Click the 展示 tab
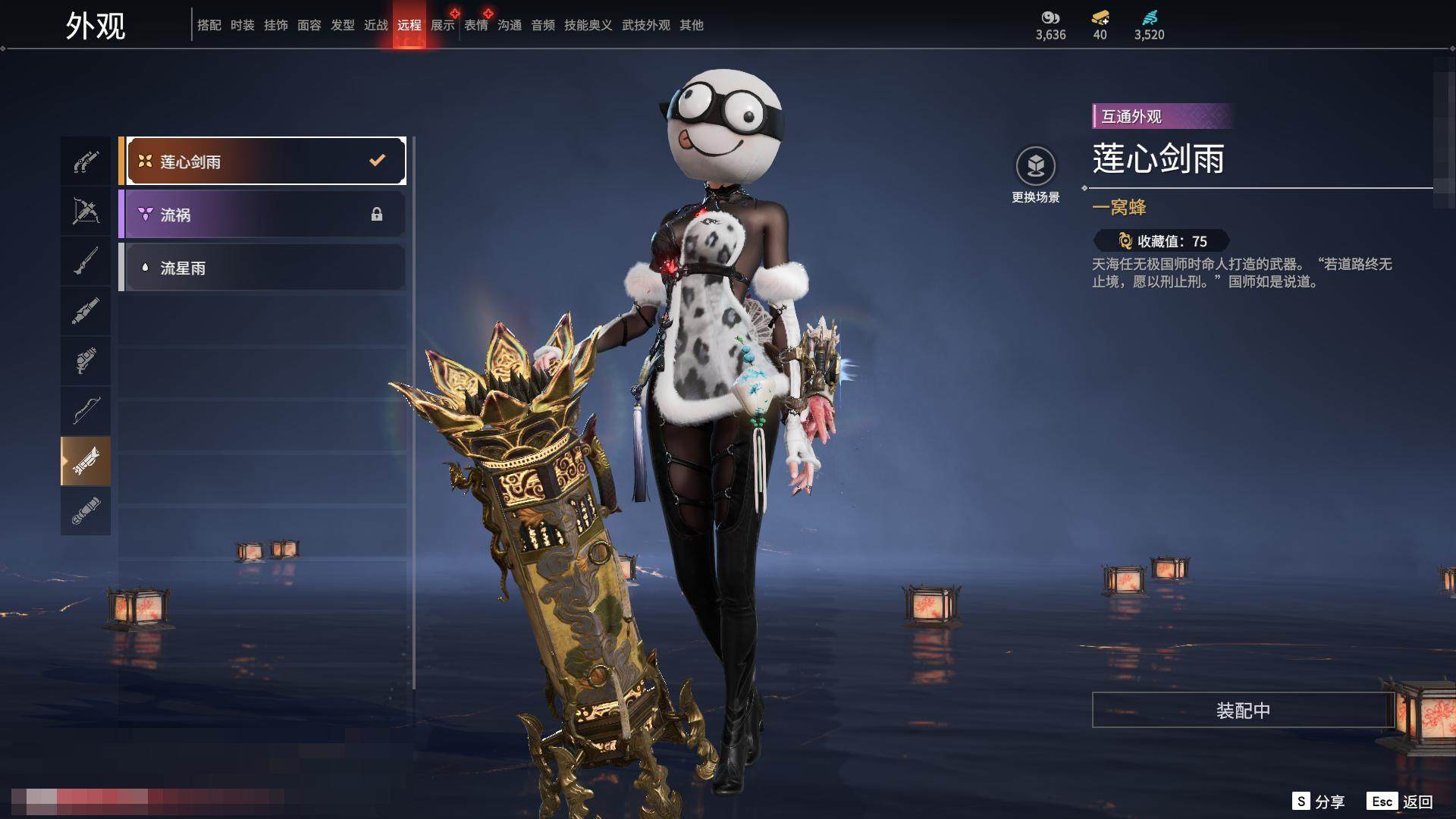1456x819 pixels. click(x=443, y=25)
